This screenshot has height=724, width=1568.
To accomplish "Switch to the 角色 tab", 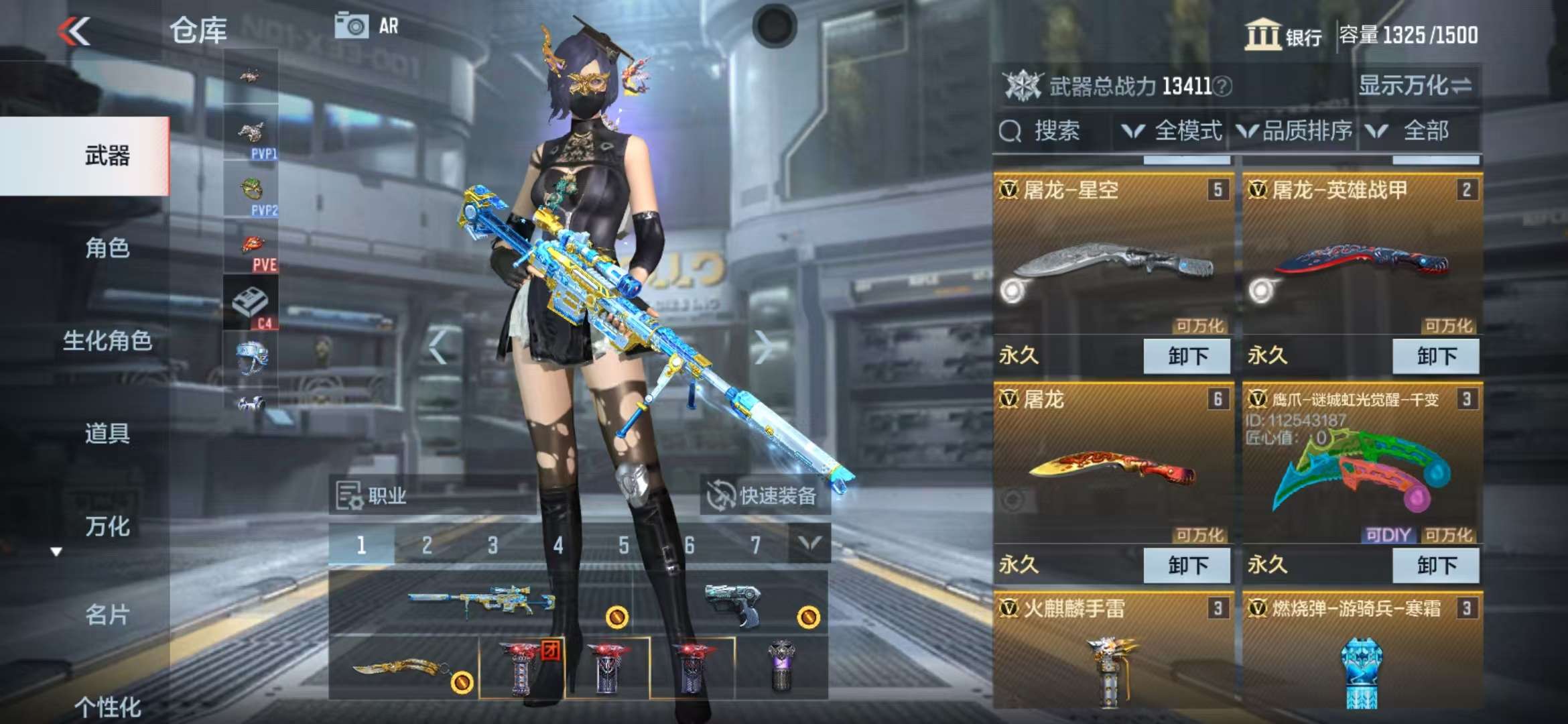I will [x=107, y=248].
